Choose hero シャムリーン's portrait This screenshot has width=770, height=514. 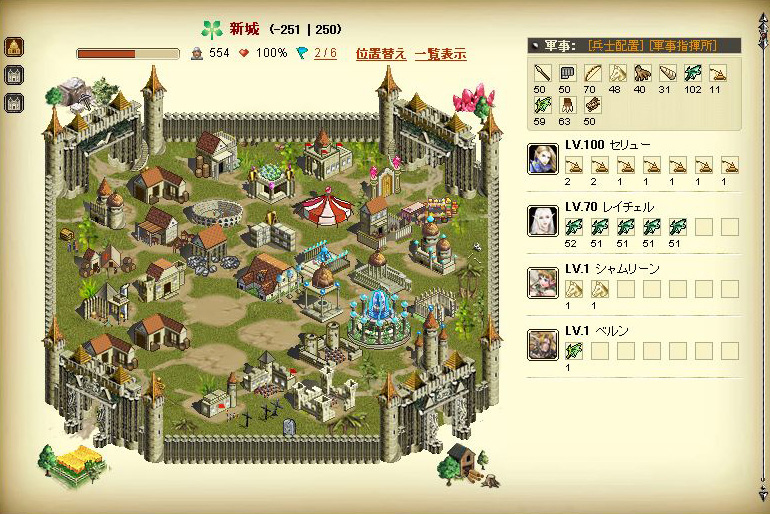coord(543,283)
